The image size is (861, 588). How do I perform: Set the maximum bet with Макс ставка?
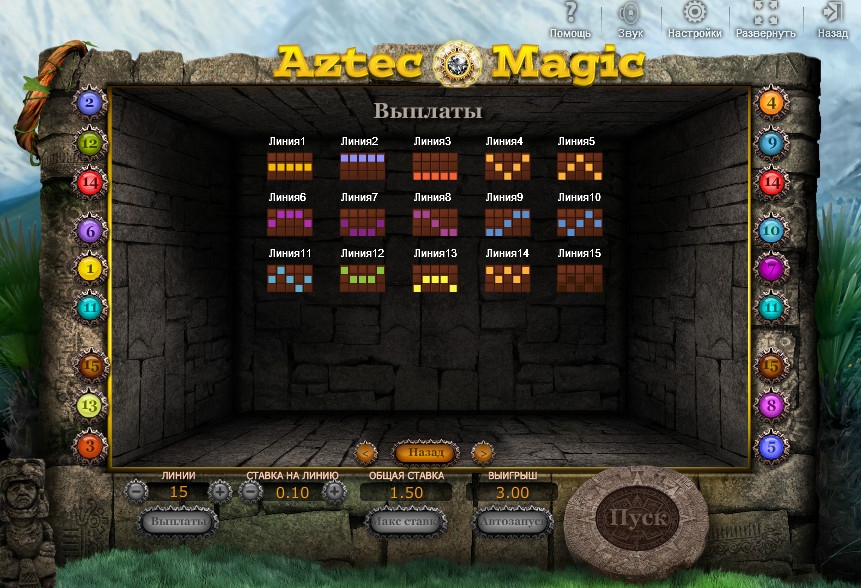click(x=406, y=521)
